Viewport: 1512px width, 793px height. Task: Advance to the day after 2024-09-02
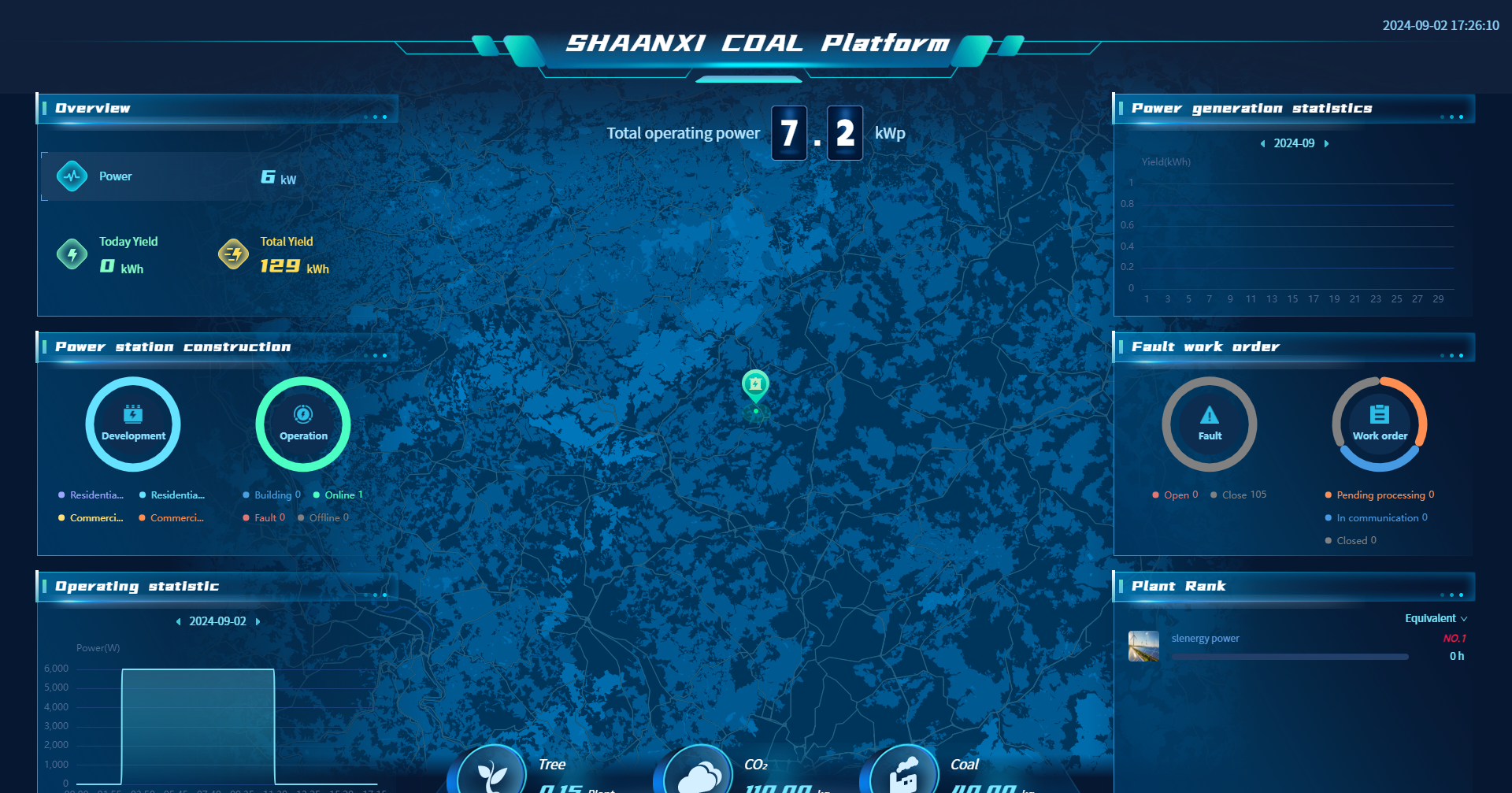tap(258, 622)
